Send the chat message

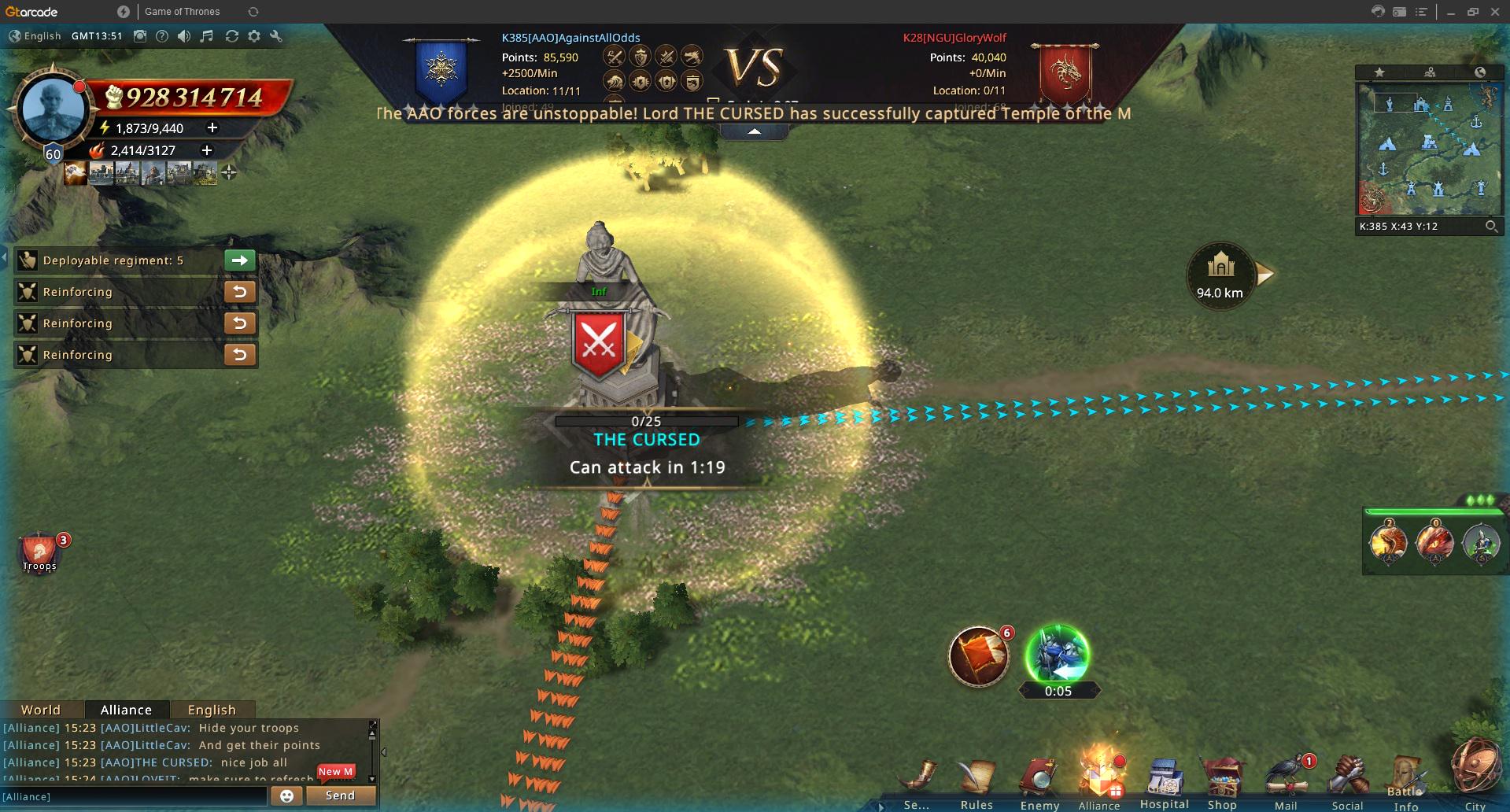pos(340,795)
